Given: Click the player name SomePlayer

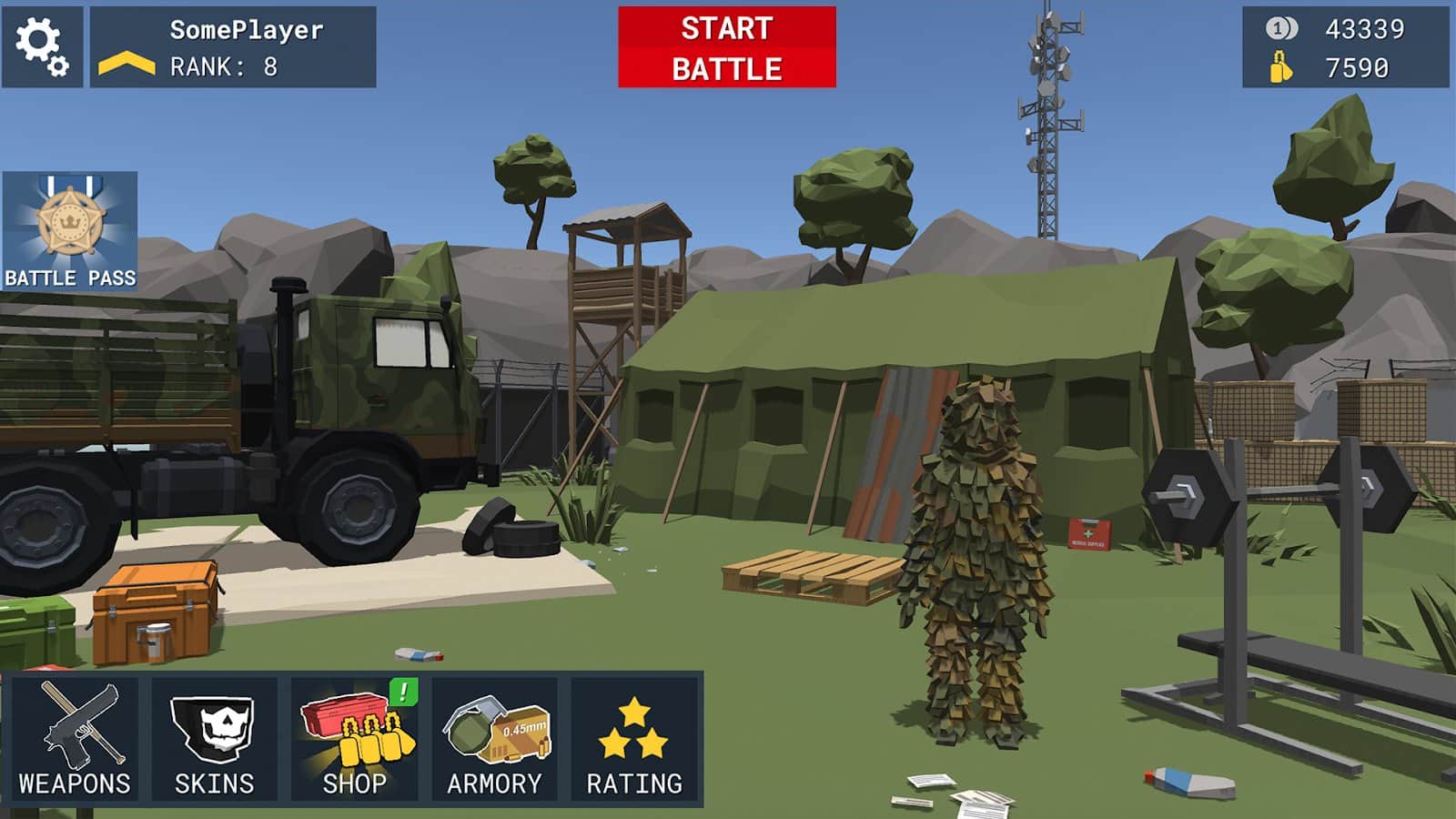Looking at the screenshot, I should point(246,30).
